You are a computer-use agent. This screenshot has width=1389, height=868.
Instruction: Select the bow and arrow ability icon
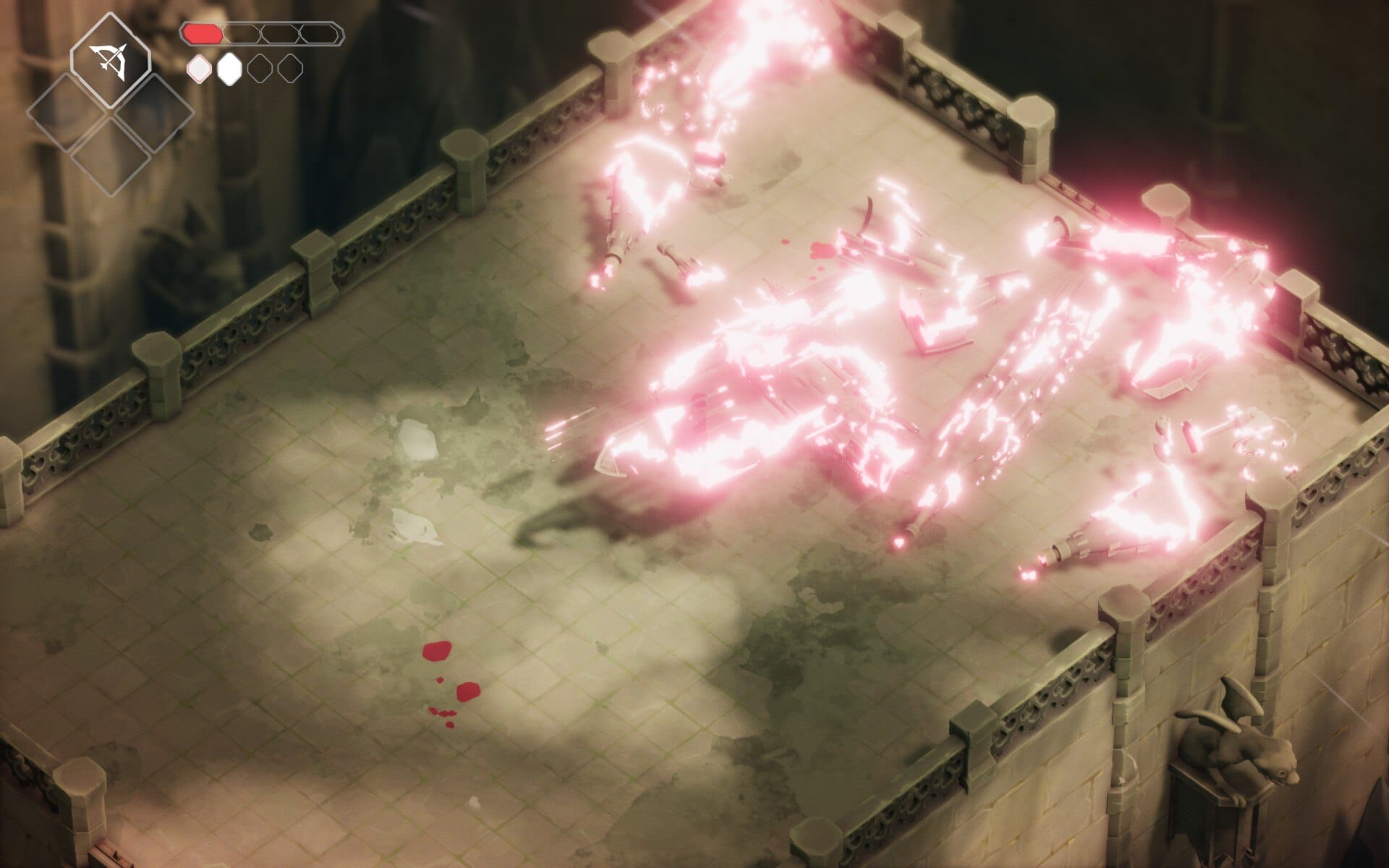coord(110,61)
